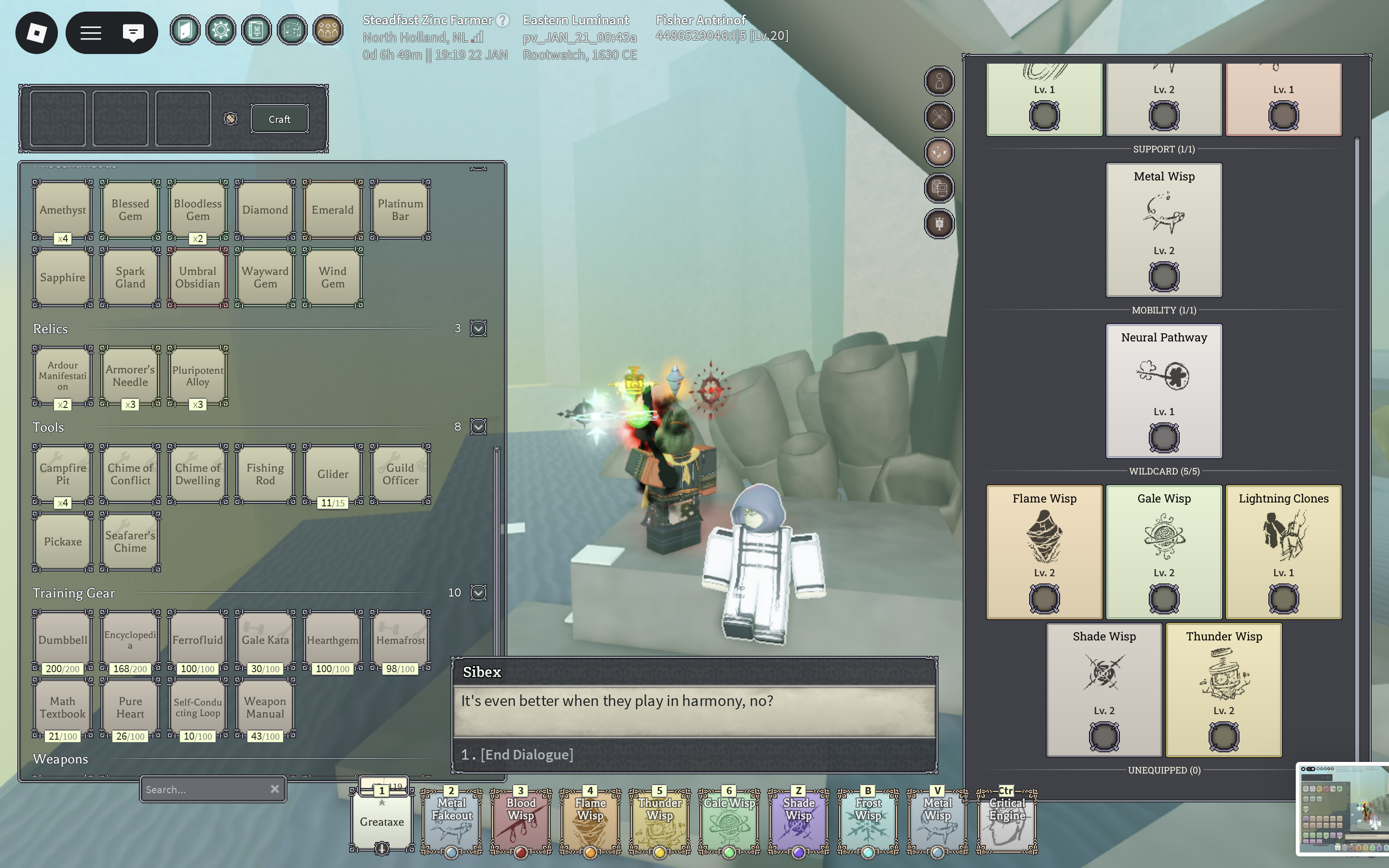Open the screenshot thumbnail preview
The width and height of the screenshot is (1389, 868).
click(x=1341, y=808)
